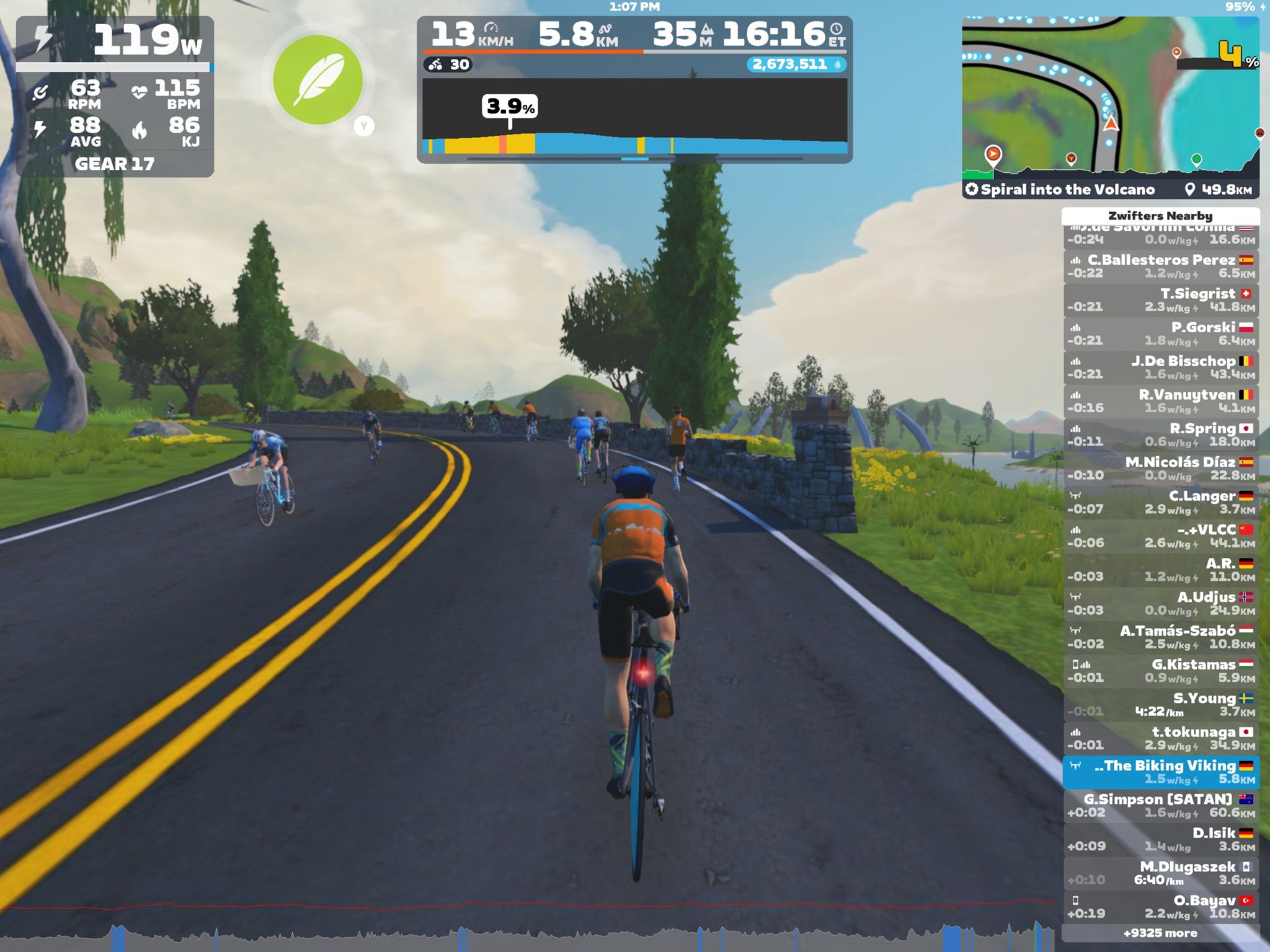Screen dimensions: 1270x952
Task: Open the 3.9% route elevation profile
Action: pos(634,118)
